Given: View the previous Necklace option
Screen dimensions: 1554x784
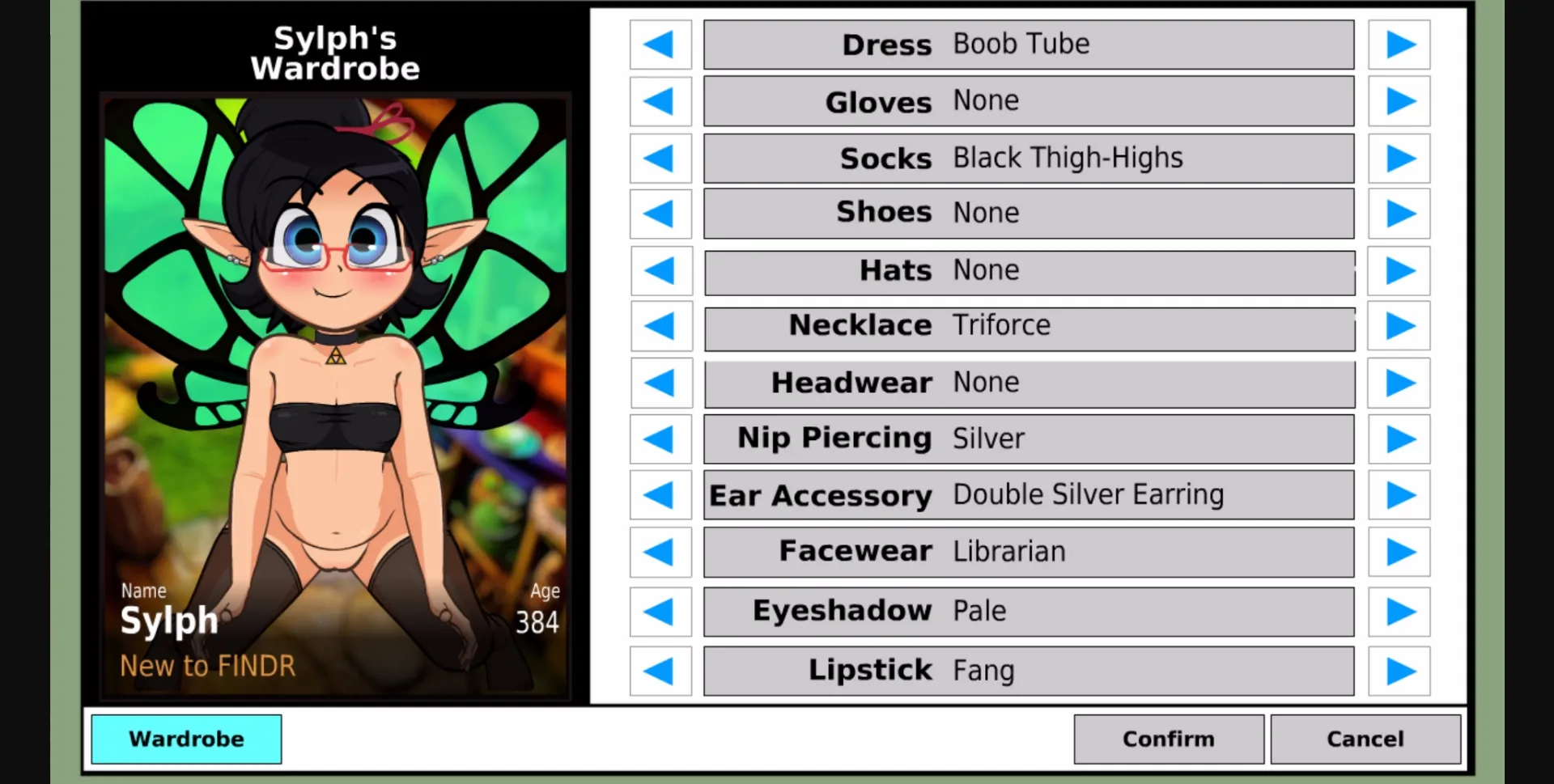Looking at the screenshot, I should tap(660, 327).
